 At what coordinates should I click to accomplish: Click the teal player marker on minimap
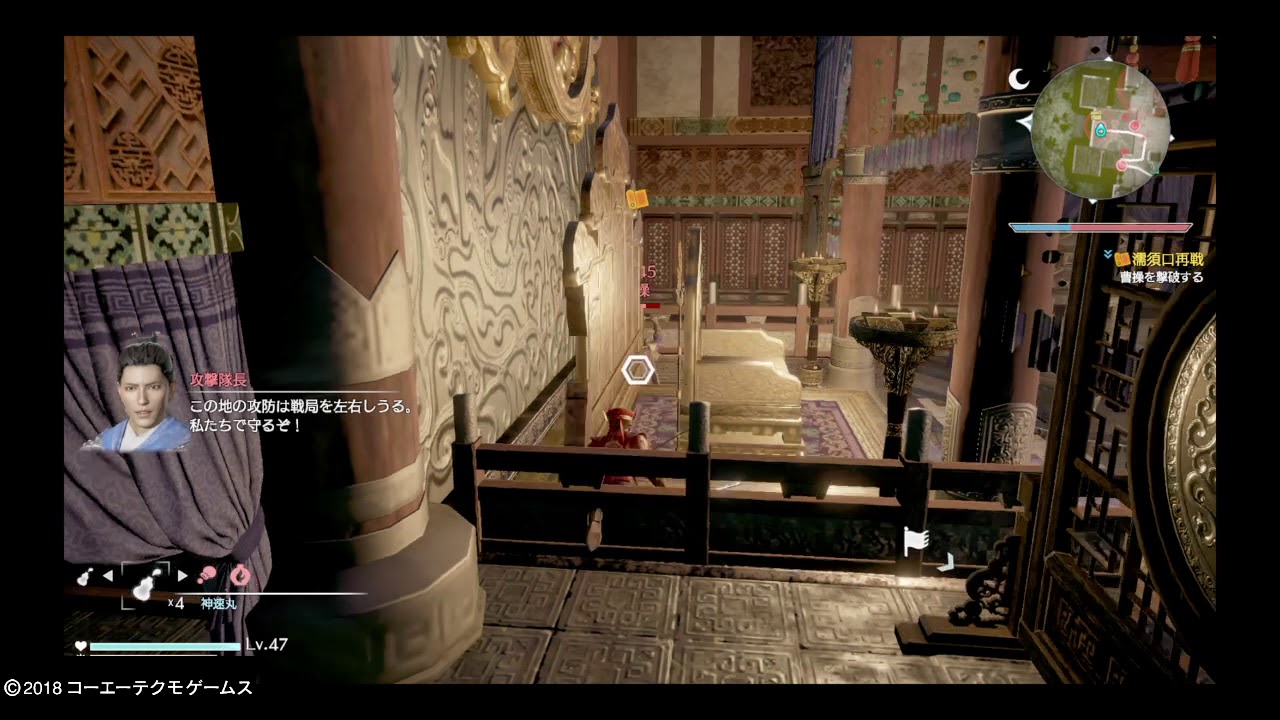coord(1100,130)
